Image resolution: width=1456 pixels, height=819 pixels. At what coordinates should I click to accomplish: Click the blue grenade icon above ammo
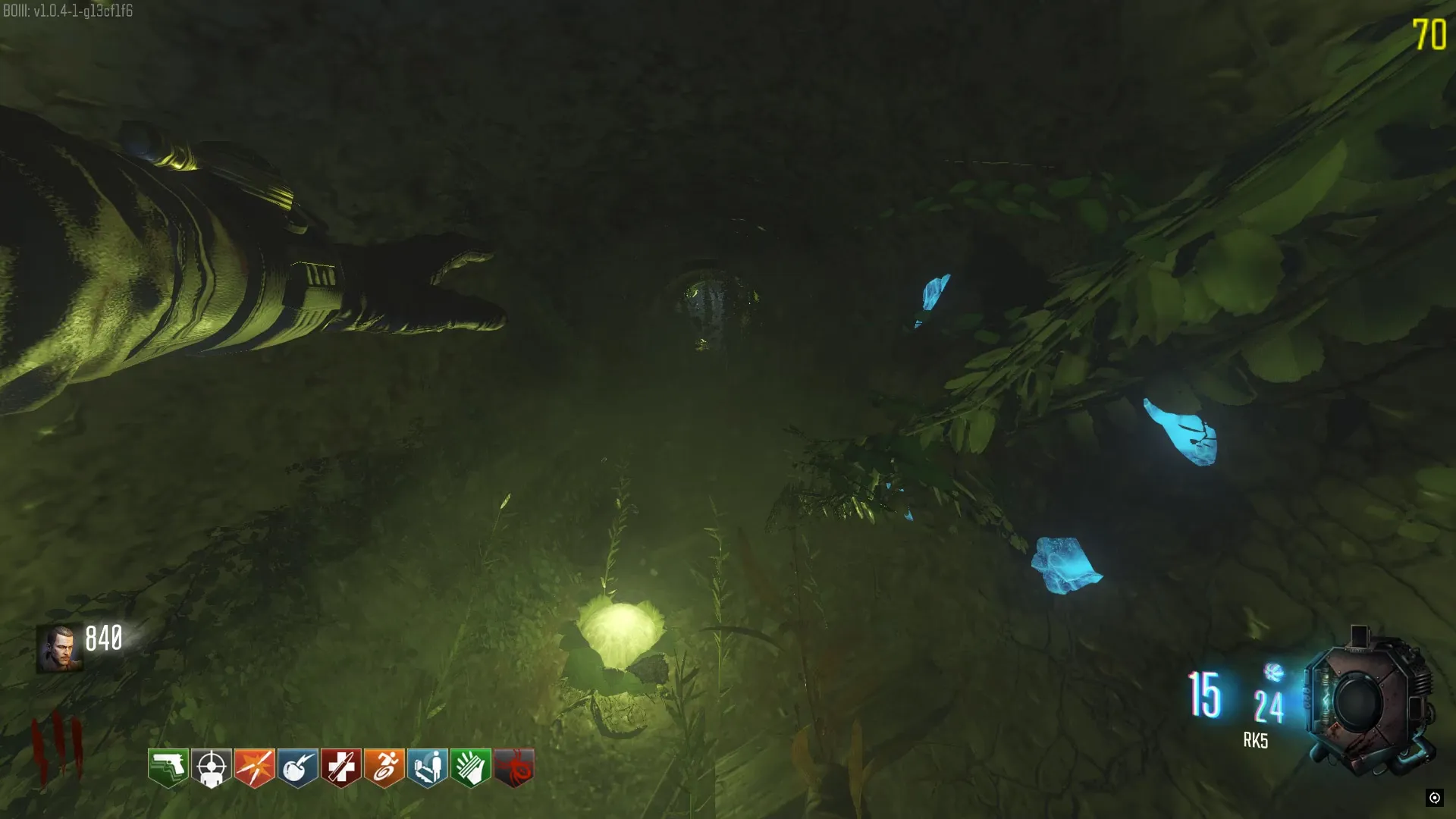pos(1274,672)
